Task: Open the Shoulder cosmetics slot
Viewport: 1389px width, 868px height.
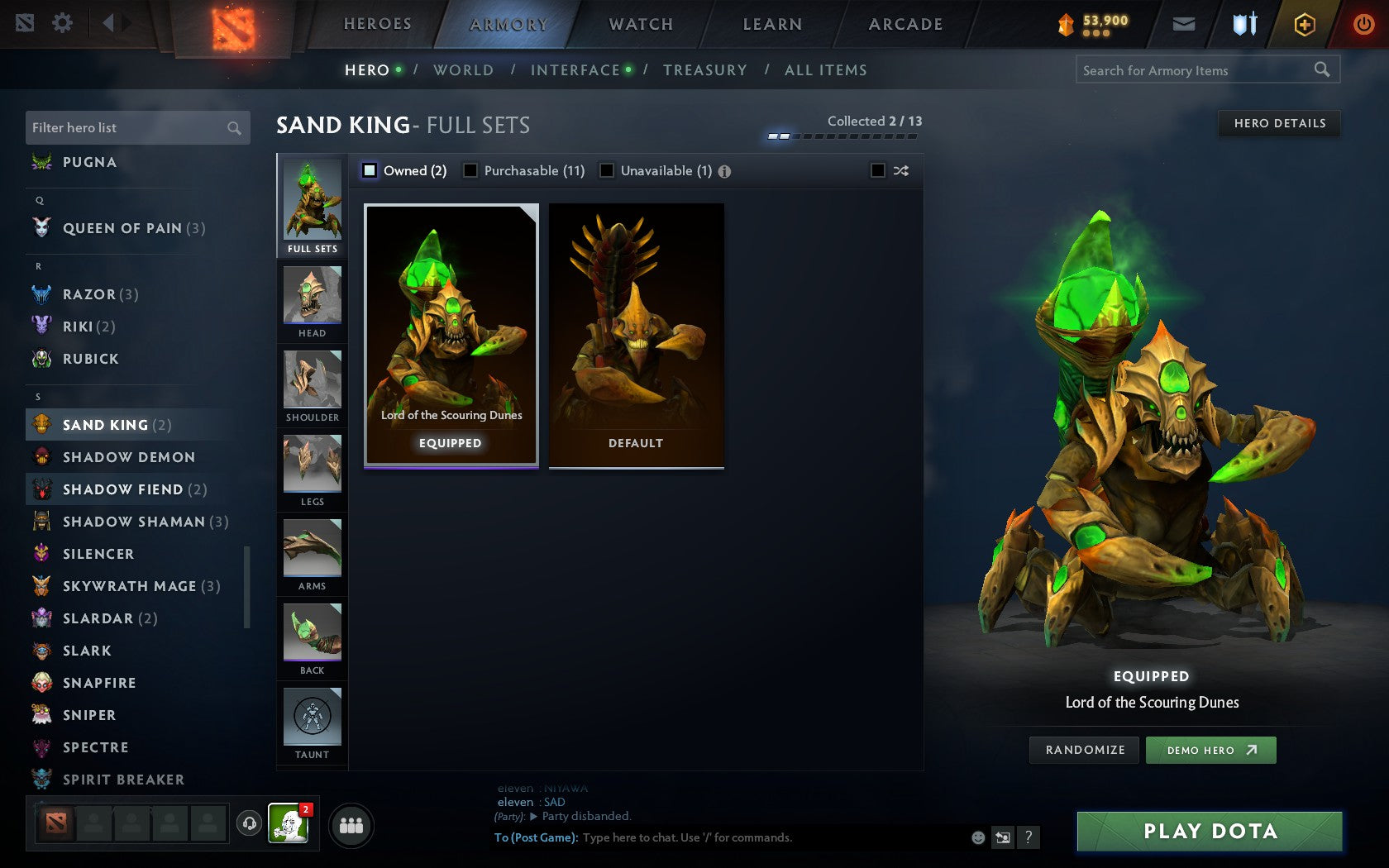Action: click(x=312, y=386)
